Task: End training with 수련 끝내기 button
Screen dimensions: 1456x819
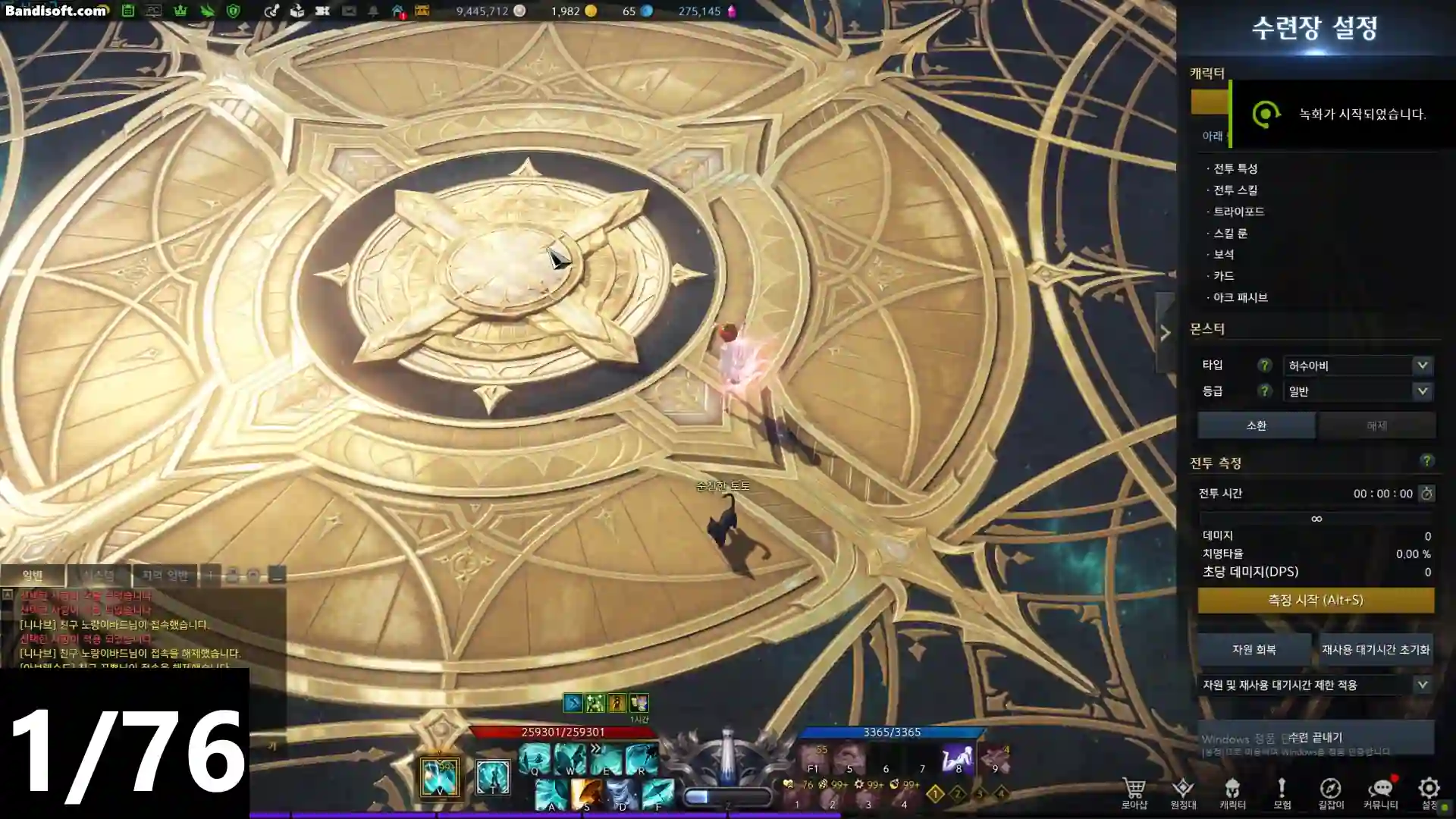Action: click(x=1316, y=737)
